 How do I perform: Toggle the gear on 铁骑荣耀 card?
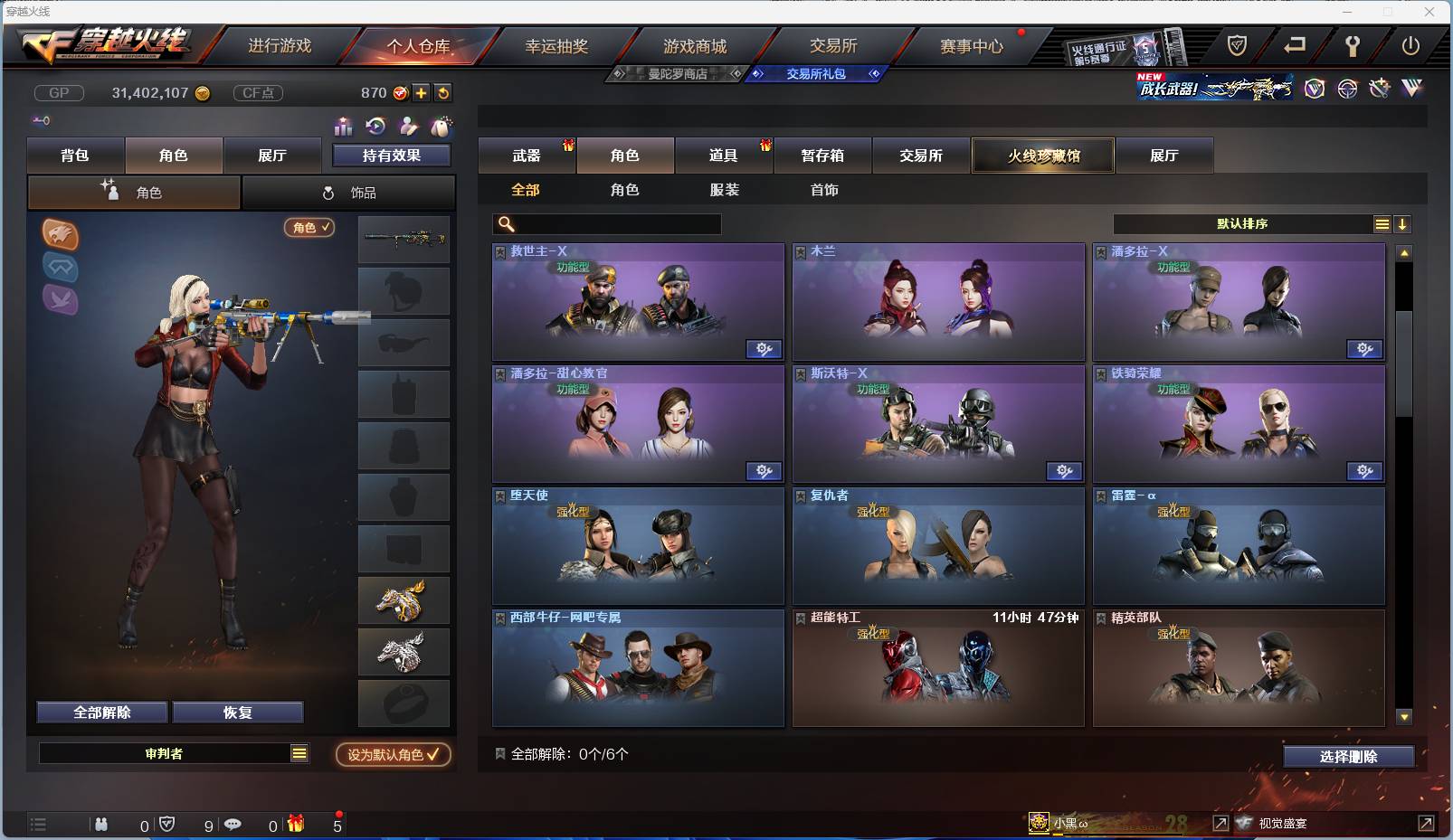[x=1365, y=471]
